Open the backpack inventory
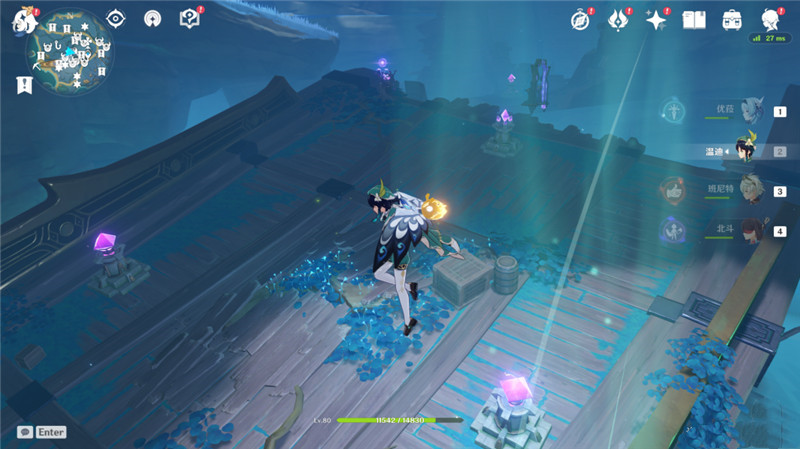The width and height of the screenshot is (800, 449). [x=731, y=20]
